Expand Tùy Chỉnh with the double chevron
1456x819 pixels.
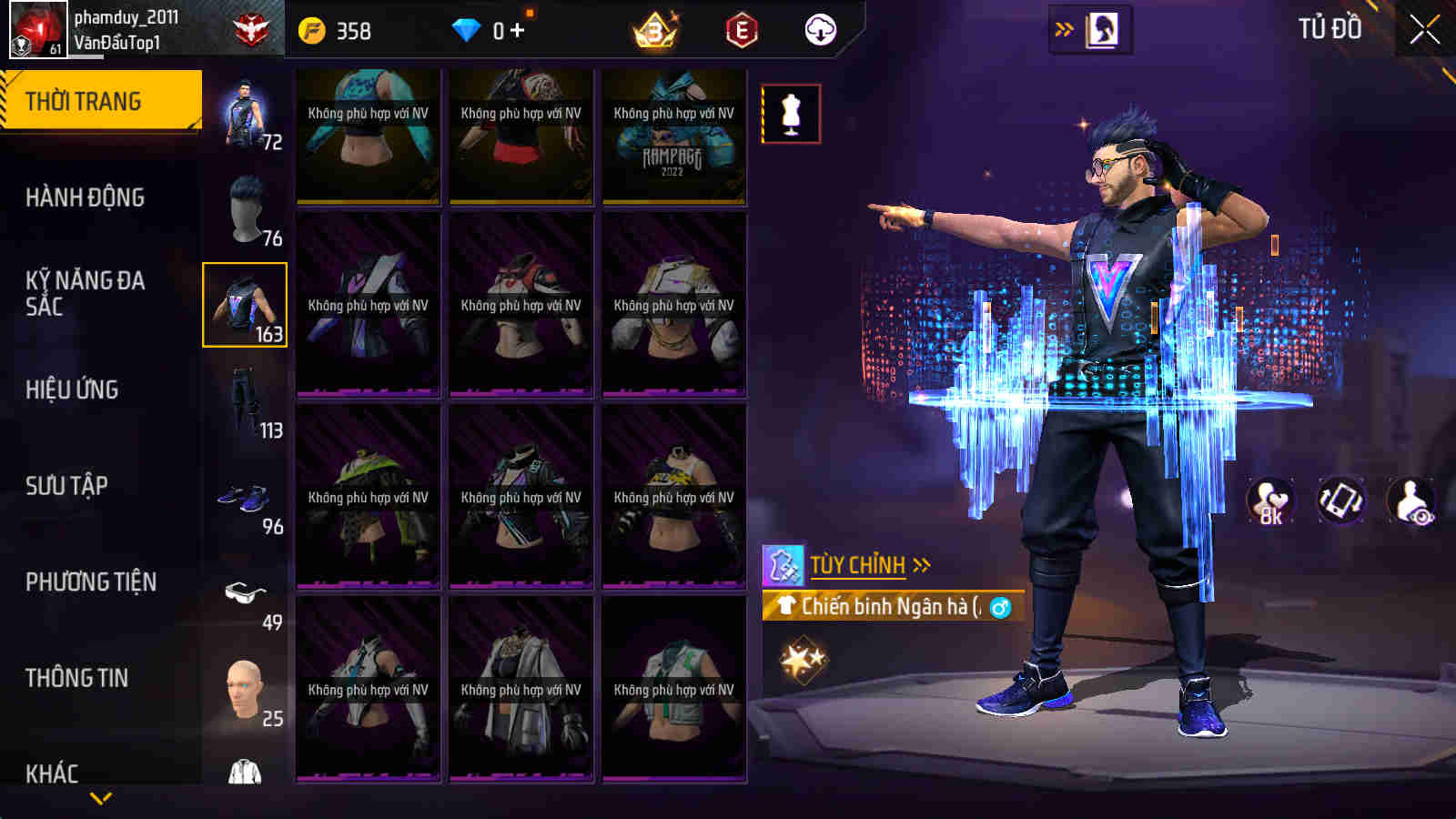coord(923,564)
